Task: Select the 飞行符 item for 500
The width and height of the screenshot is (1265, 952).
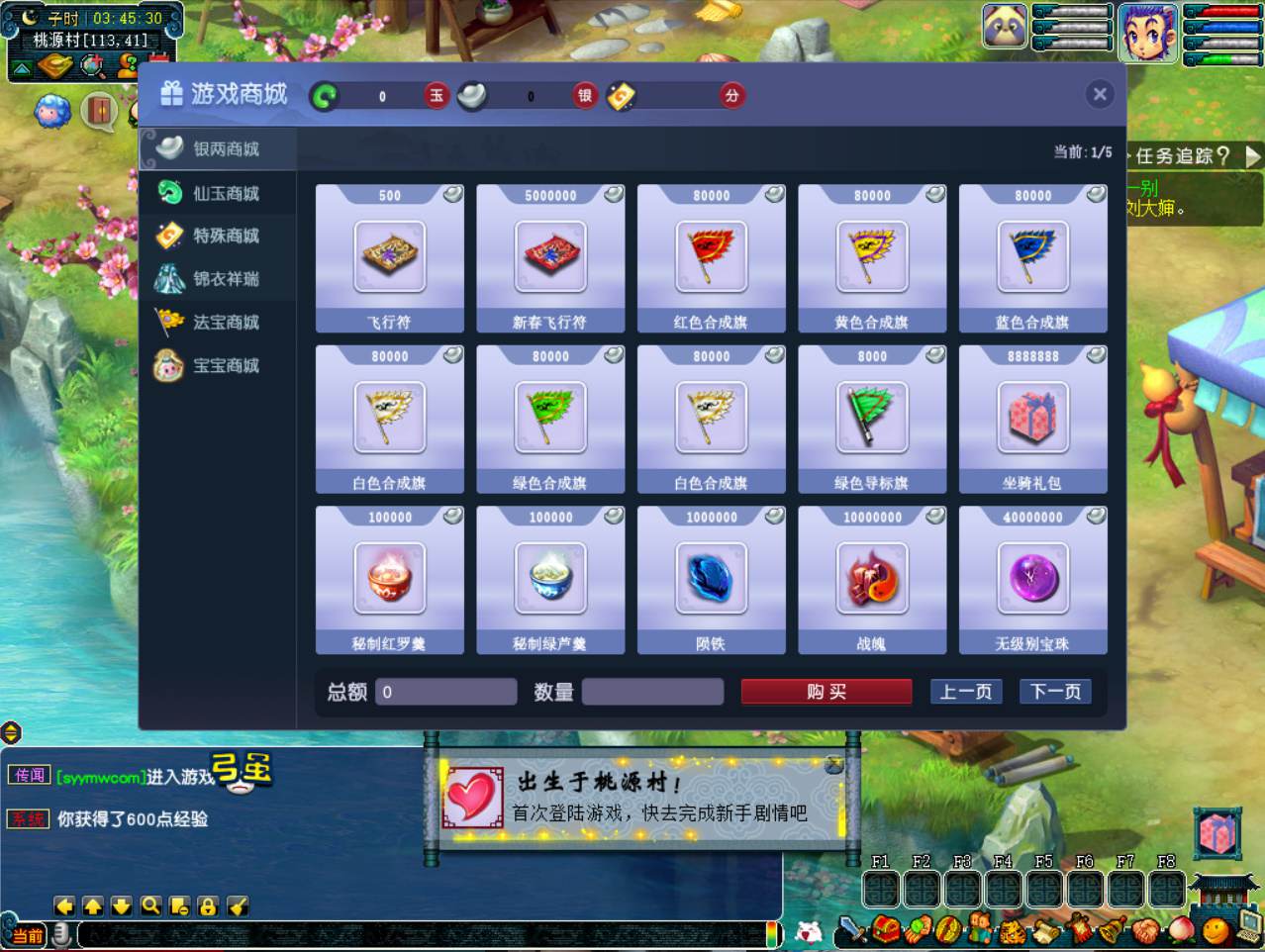Action: [x=390, y=257]
